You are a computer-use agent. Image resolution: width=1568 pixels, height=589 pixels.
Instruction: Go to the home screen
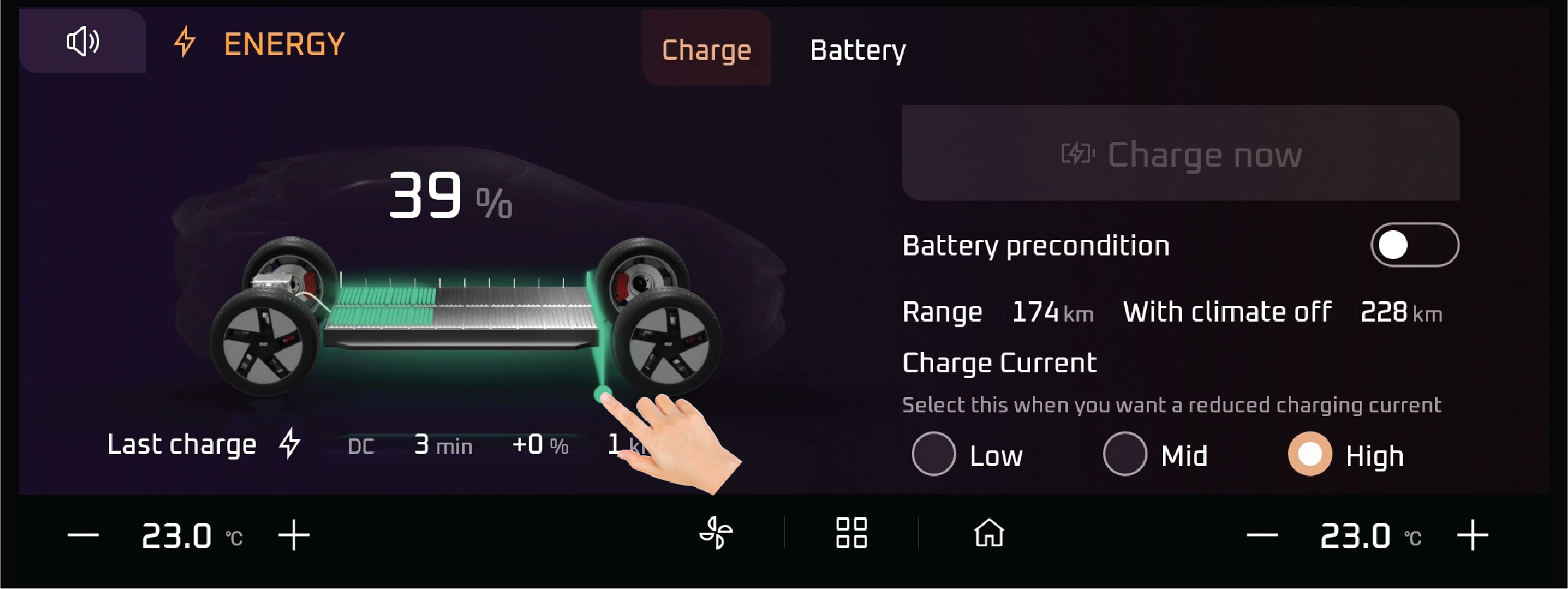click(989, 533)
